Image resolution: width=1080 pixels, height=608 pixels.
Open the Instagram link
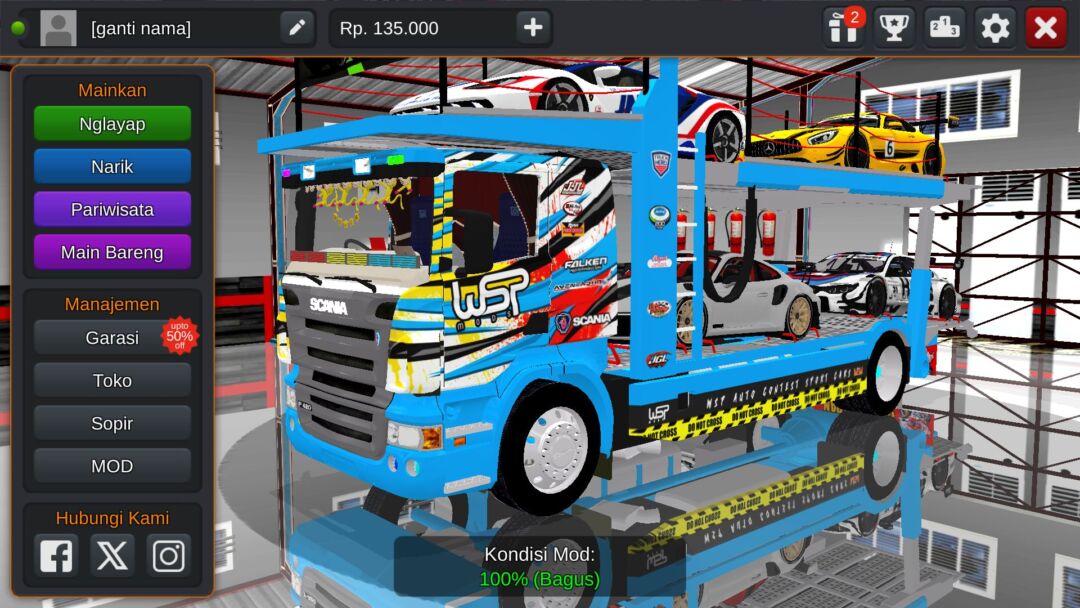pos(168,555)
